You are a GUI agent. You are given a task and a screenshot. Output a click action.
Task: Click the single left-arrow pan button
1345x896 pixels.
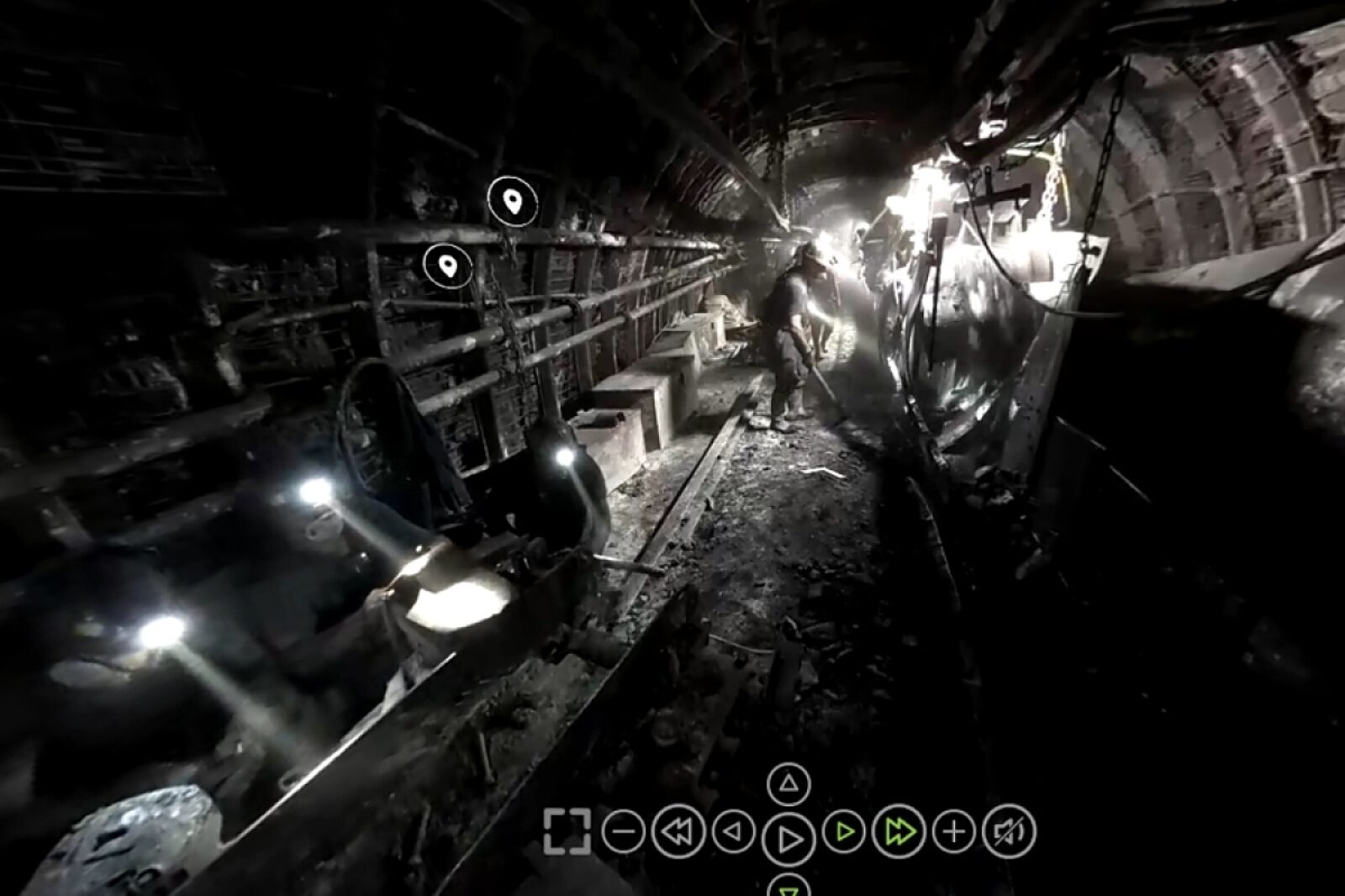click(x=733, y=832)
